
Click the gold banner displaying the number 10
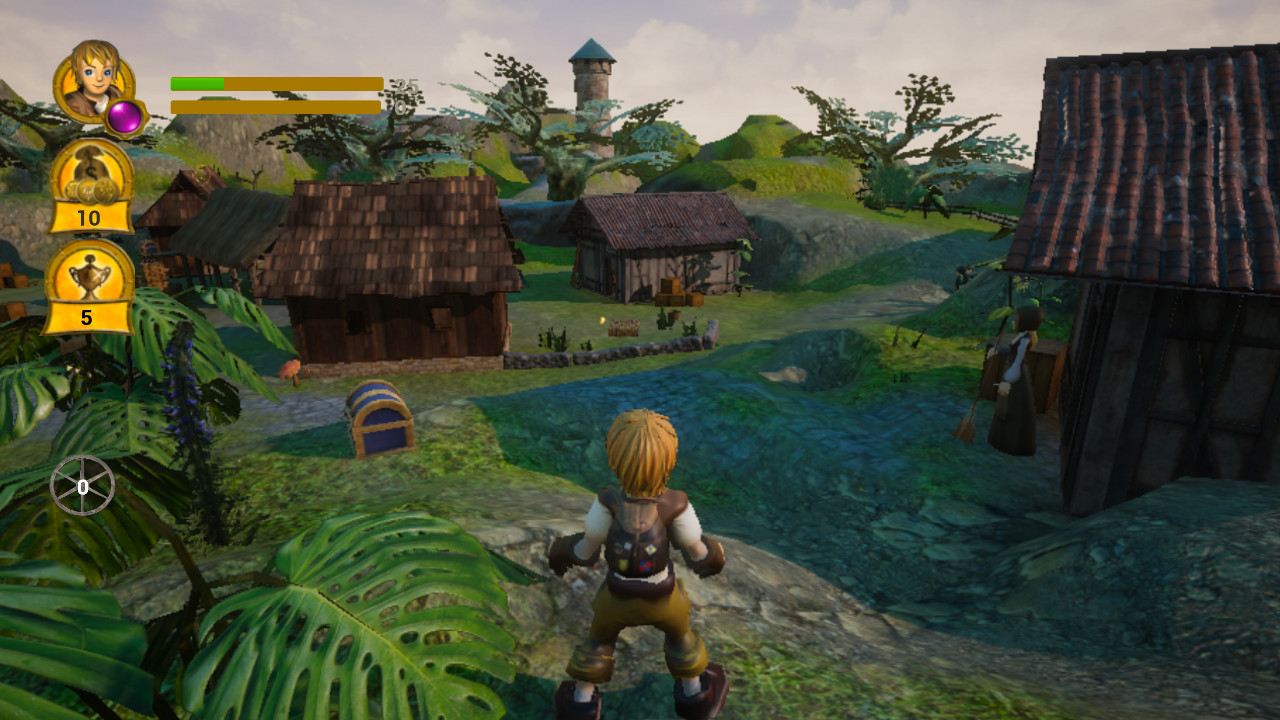[88, 218]
